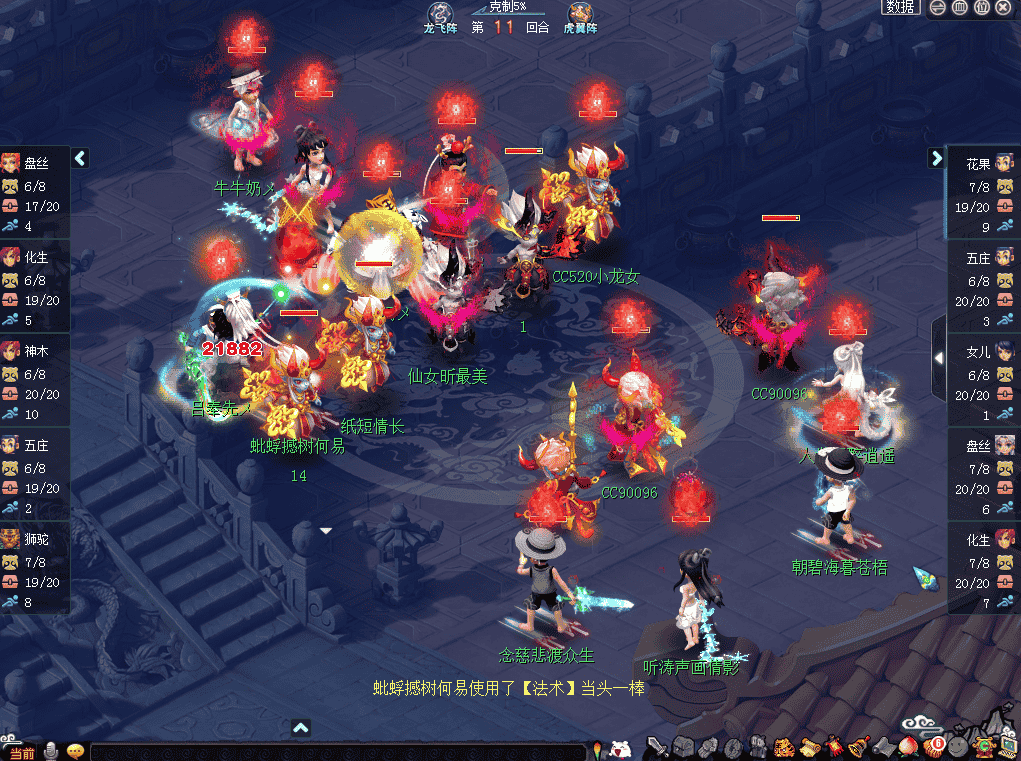Open the sword attack icon in toolbar
Screen dimensions: 1021x761
click(x=657, y=746)
